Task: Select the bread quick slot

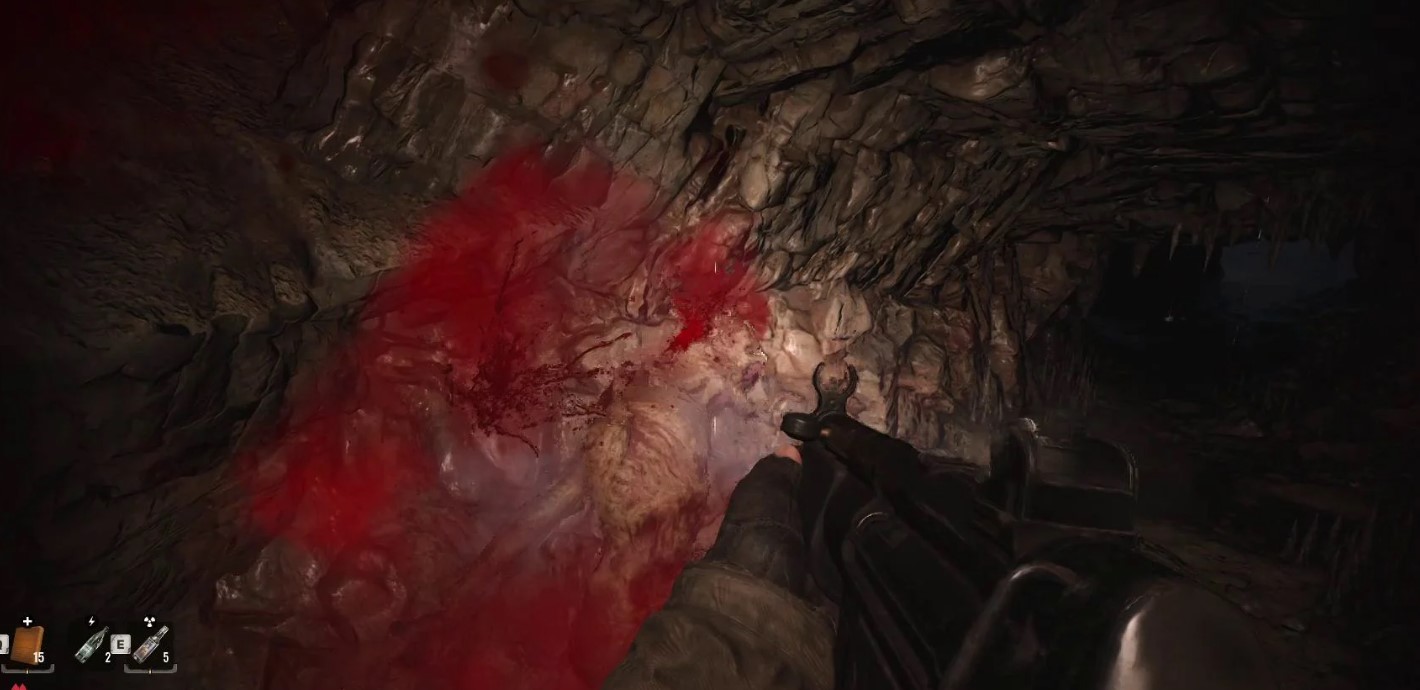Action: [x=27, y=644]
